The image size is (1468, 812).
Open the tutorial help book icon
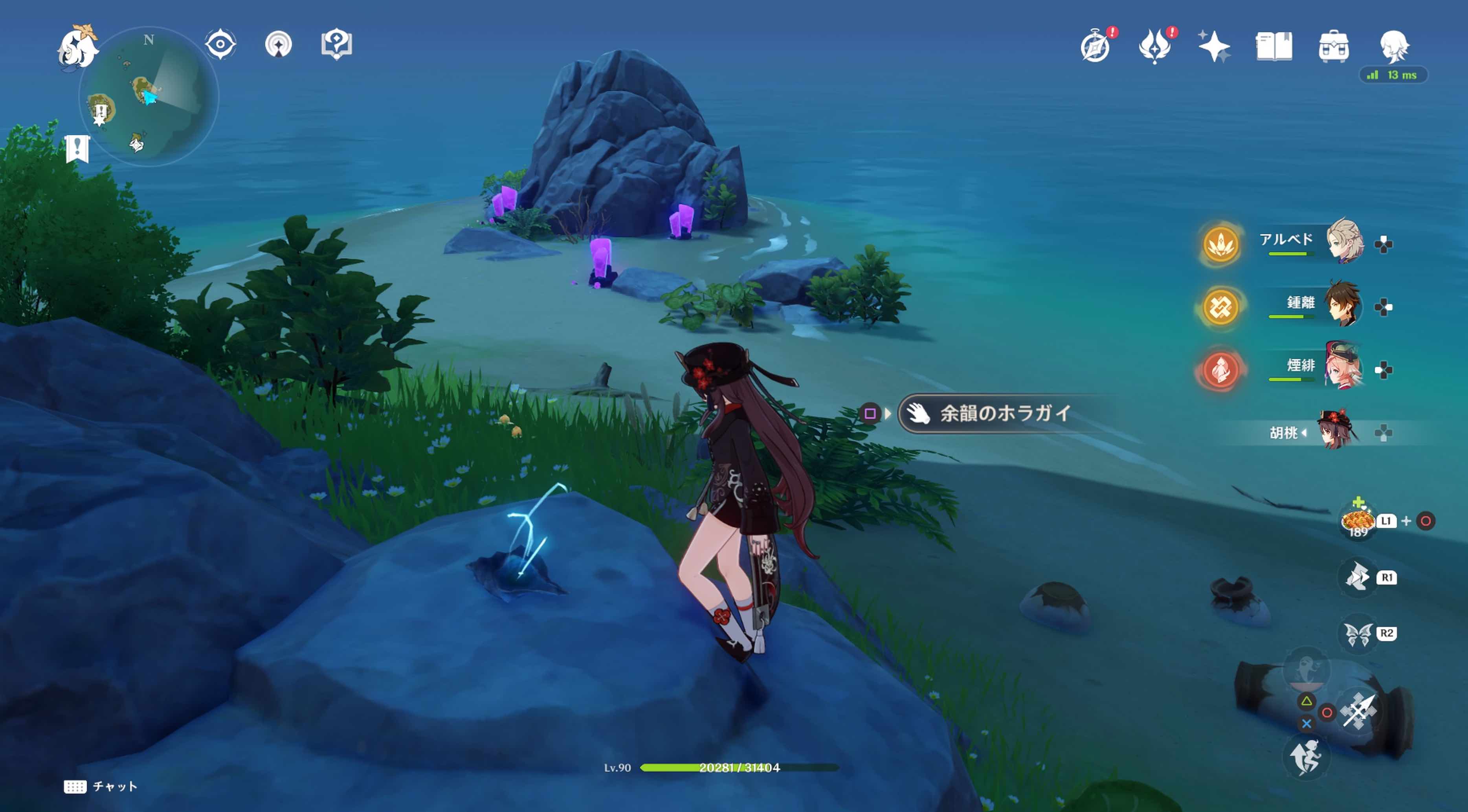click(x=338, y=44)
